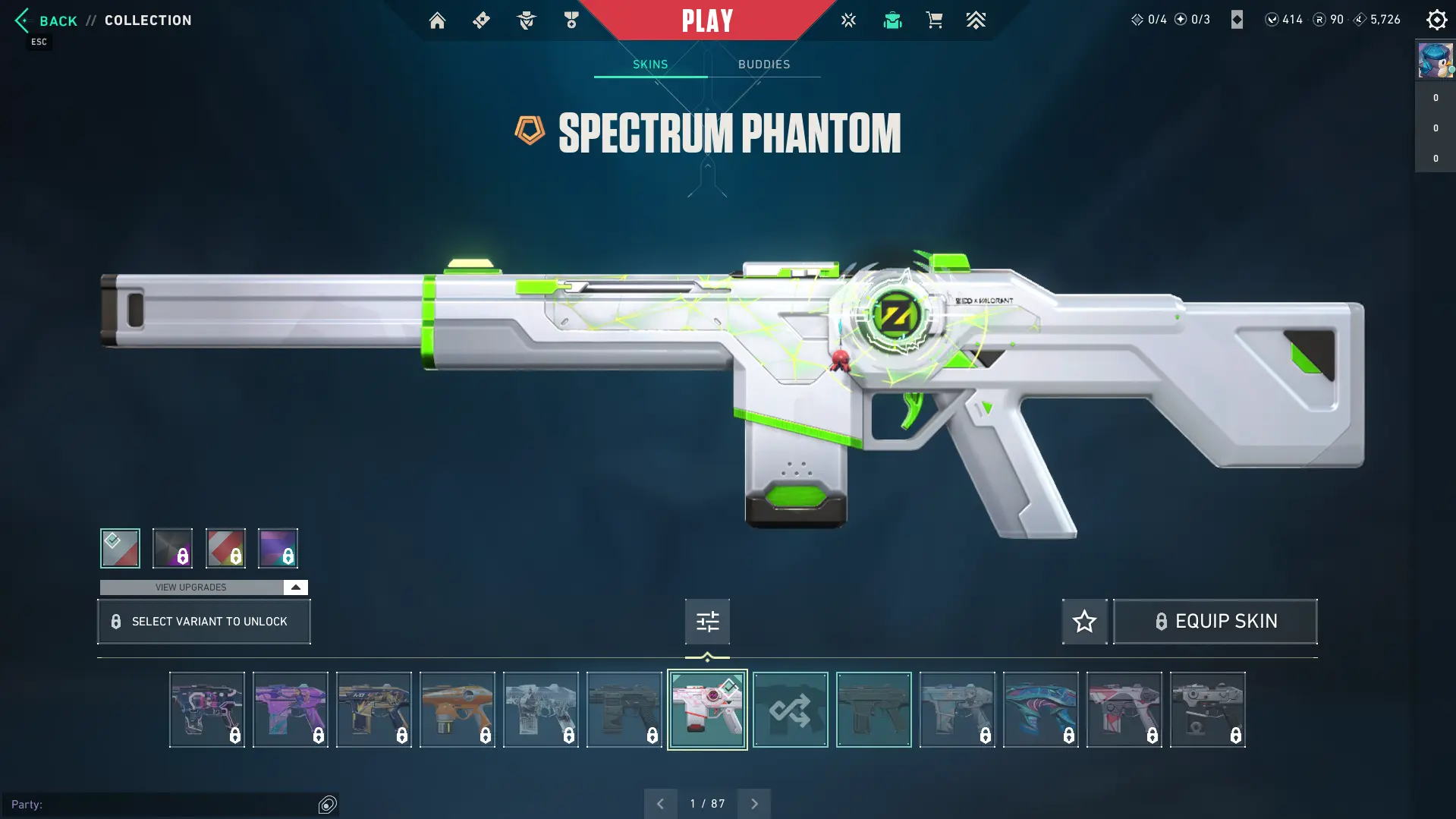Open the store shopping cart icon

click(934, 20)
